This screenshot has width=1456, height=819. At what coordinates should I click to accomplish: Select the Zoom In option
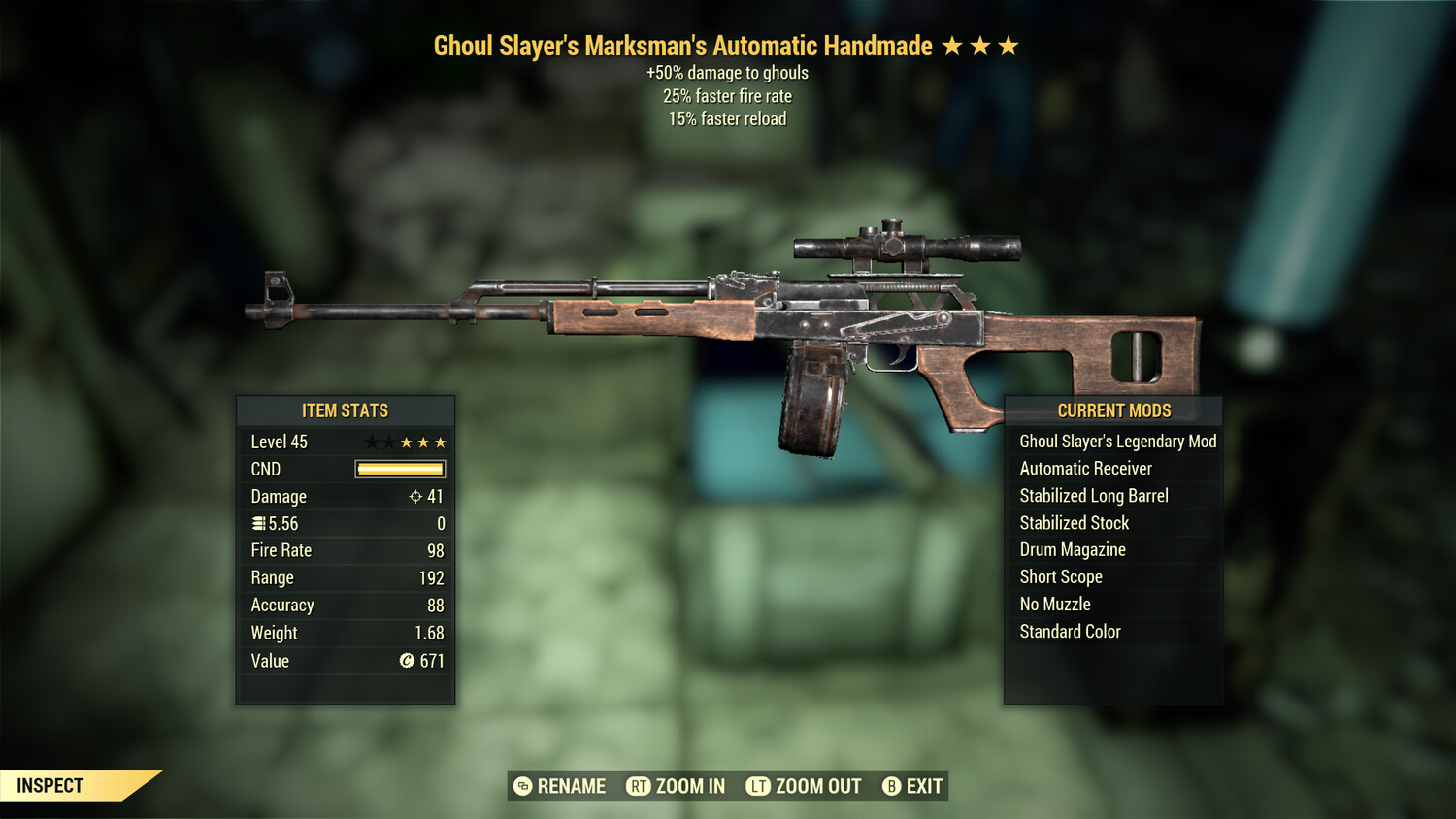677,786
